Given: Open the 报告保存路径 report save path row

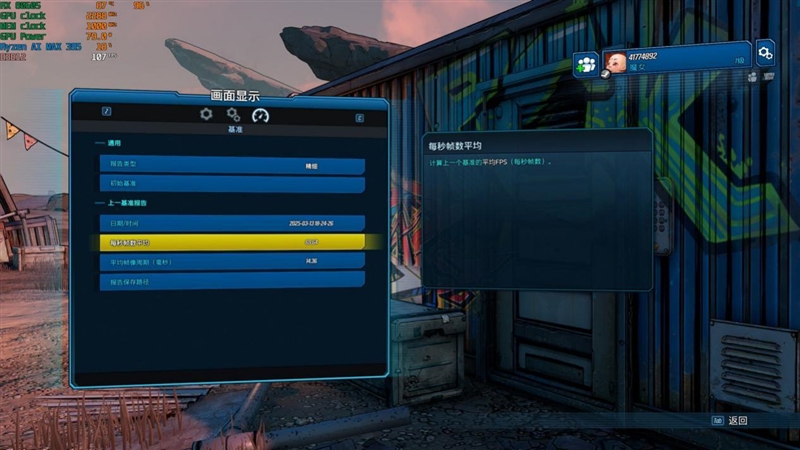Looking at the screenshot, I should (x=231, y=281).
